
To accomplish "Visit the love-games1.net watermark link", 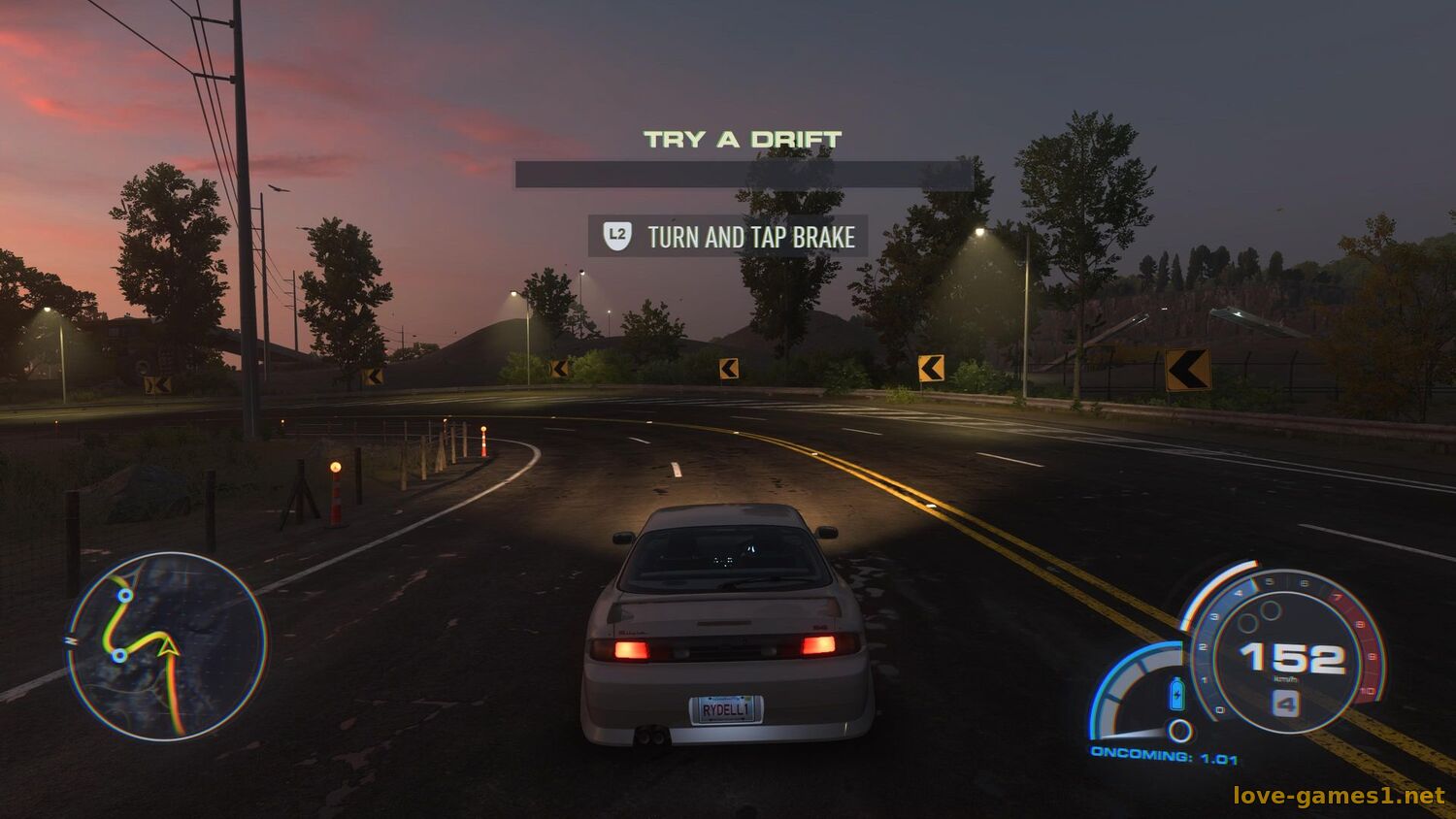I will pos(1339,797).
